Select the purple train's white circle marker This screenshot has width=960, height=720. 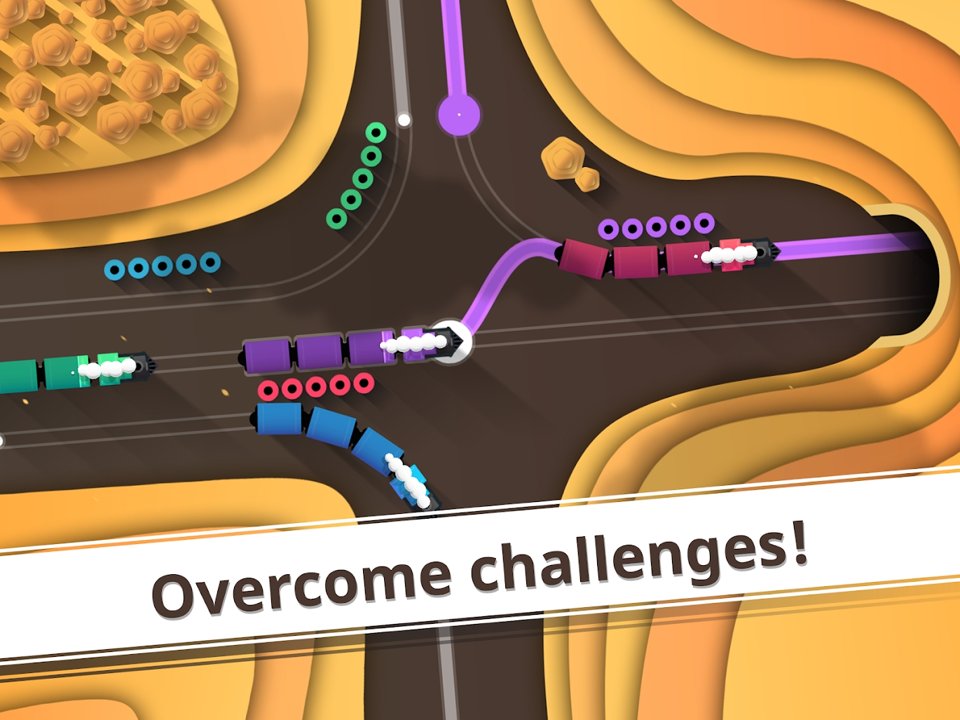[x=451, y=342]
